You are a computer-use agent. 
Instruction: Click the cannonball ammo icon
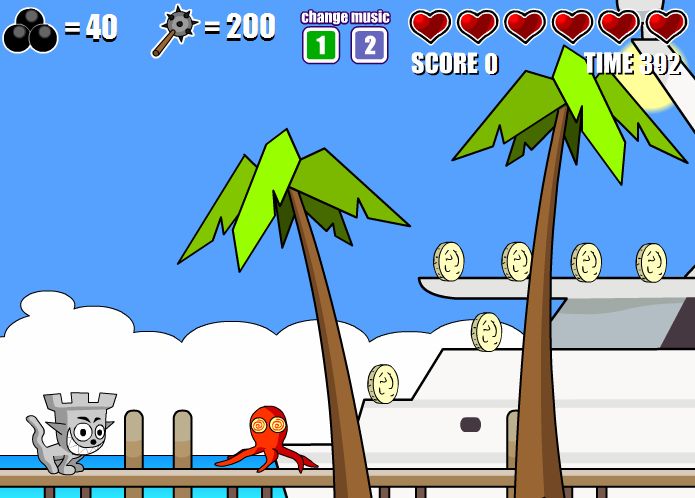coord(30,31)
